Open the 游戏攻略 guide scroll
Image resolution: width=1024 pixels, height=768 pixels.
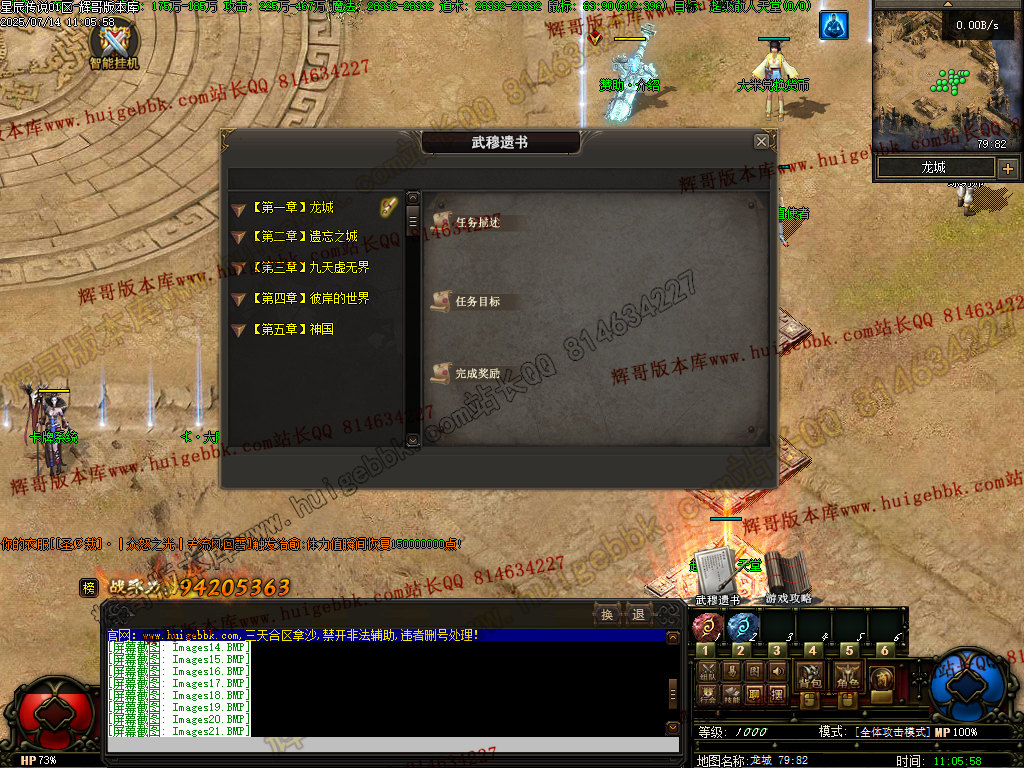tap(788, 574)
